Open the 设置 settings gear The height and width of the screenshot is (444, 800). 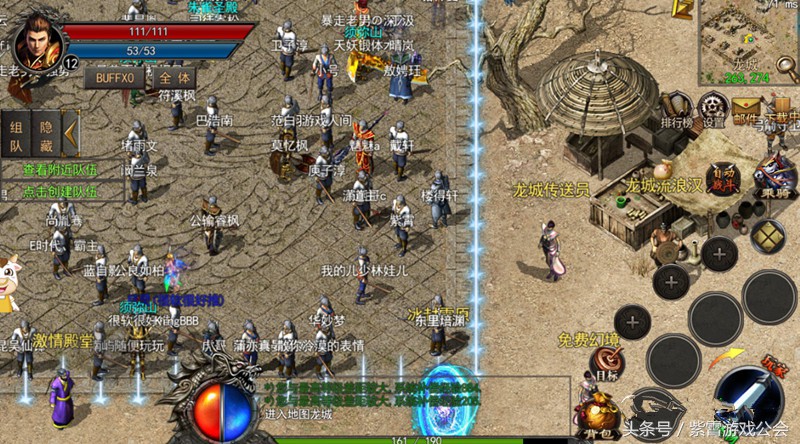tap(713, 107)
